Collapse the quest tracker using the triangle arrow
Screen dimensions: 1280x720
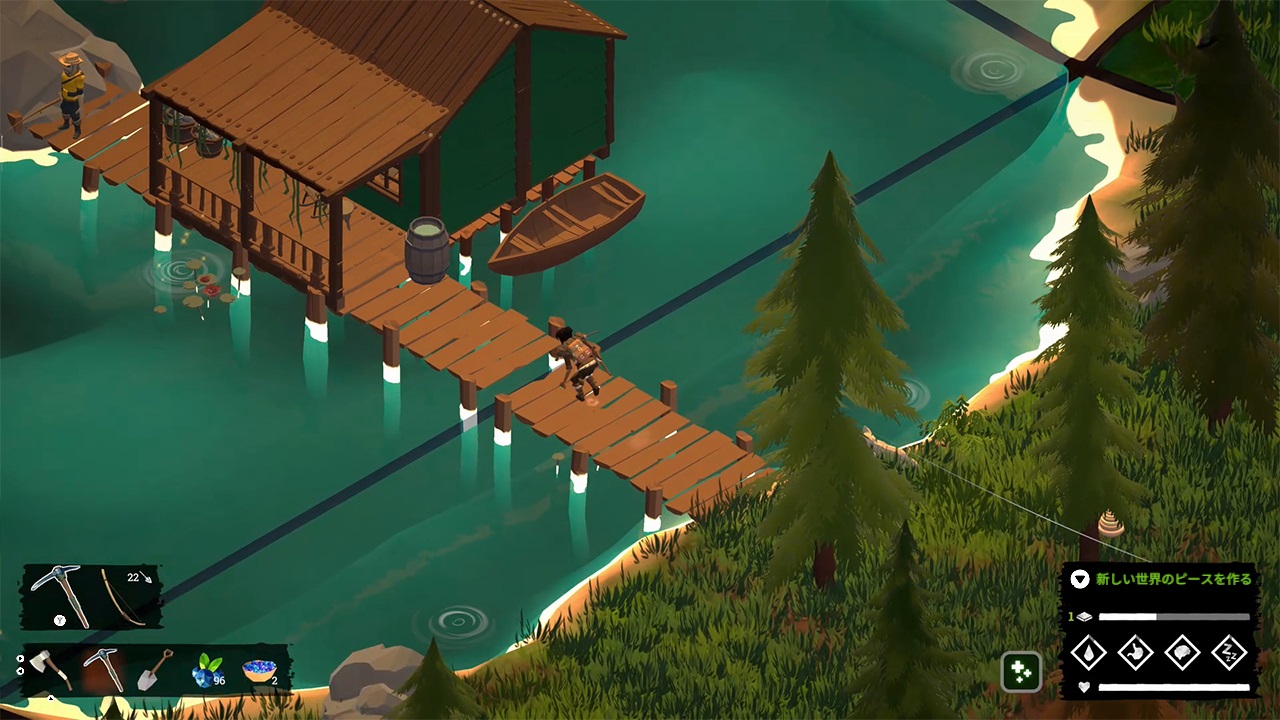point(1079,578)
